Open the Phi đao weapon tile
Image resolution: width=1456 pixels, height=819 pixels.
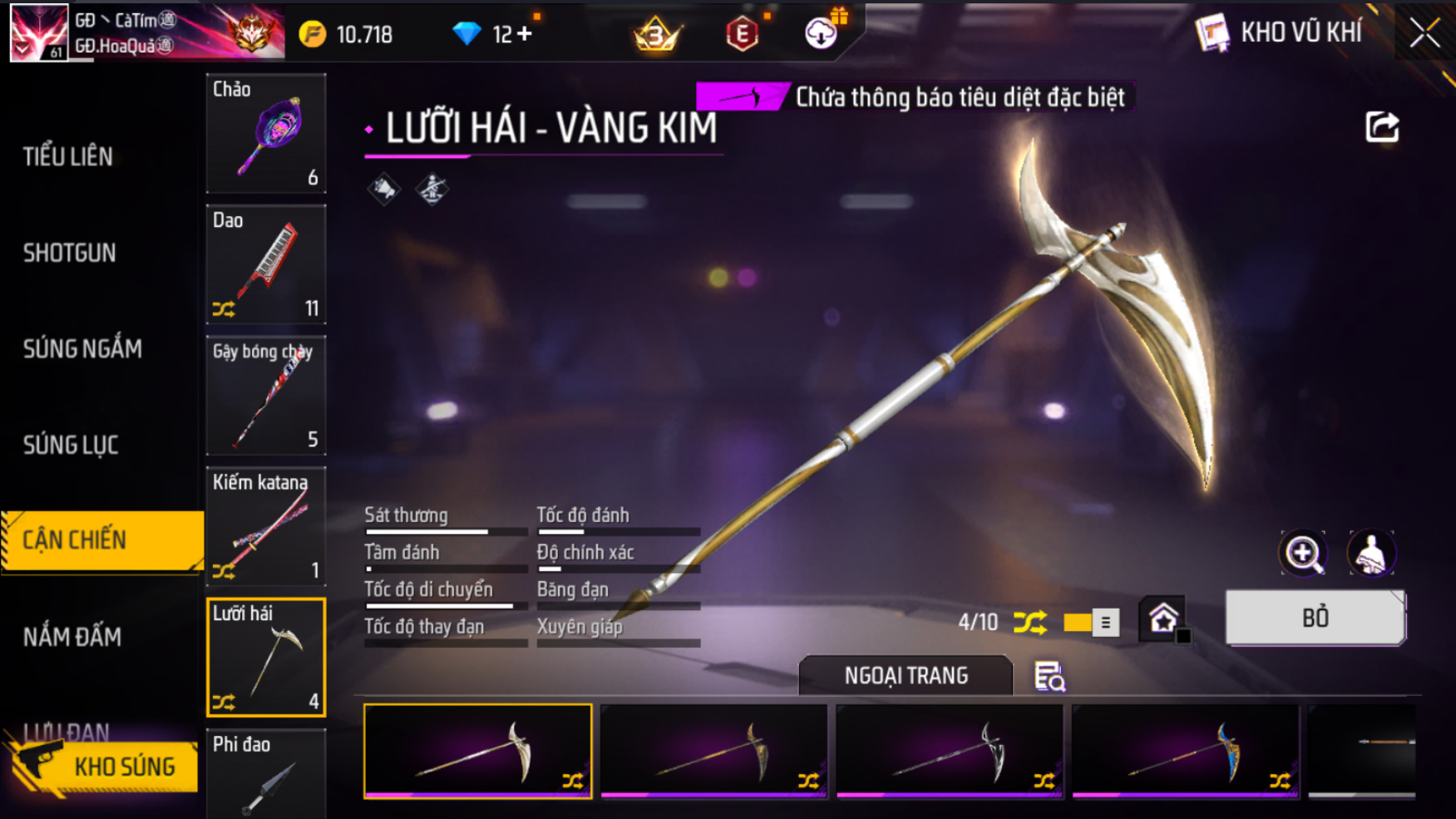[266, 773]
